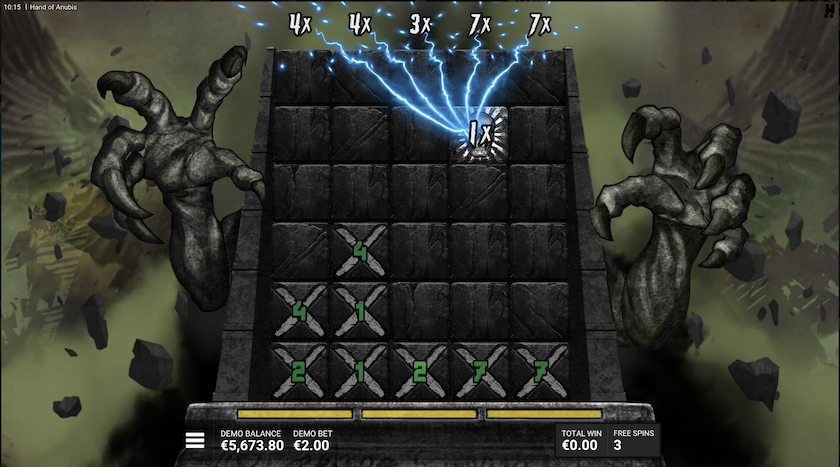Open the hamburger menu

pos(196,440)
